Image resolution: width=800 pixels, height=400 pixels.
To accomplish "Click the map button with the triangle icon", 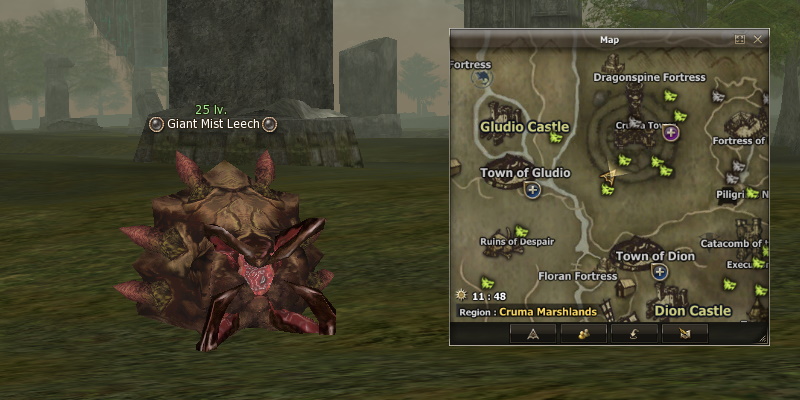I will (x=532, y=334).
